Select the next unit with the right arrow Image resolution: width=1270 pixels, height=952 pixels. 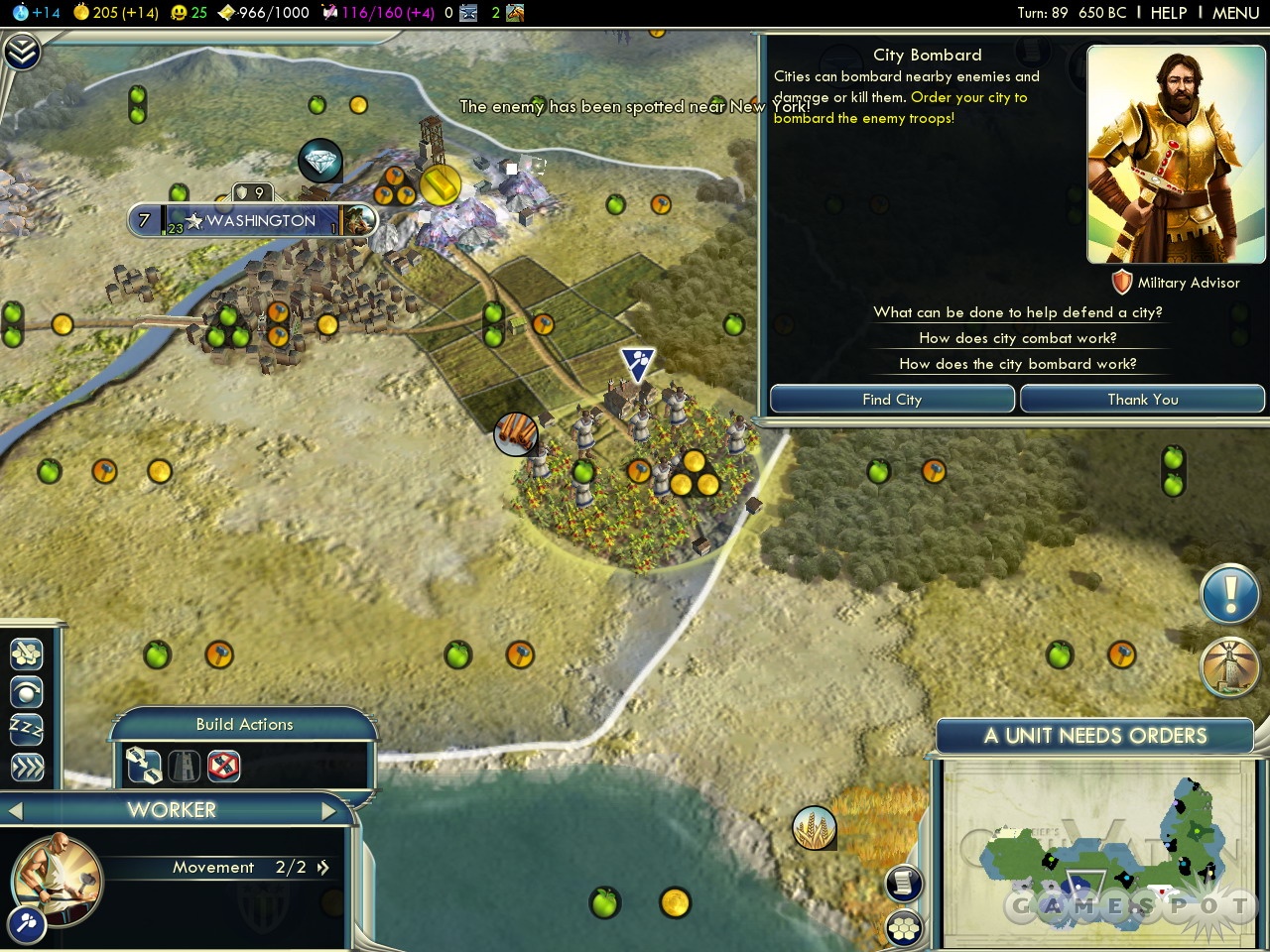[330, 811]
